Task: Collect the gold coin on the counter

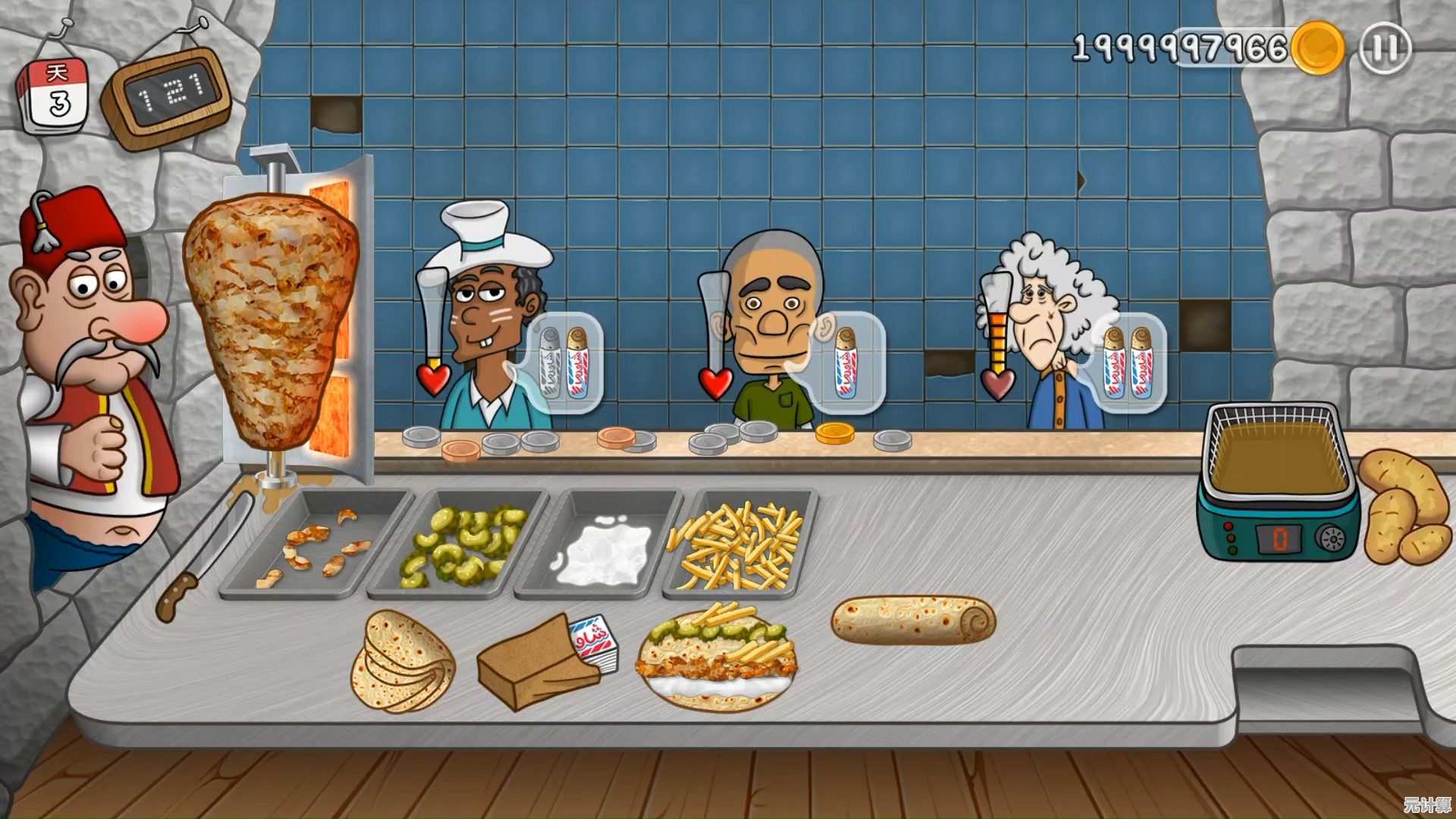Action: (x=834, y=433)
